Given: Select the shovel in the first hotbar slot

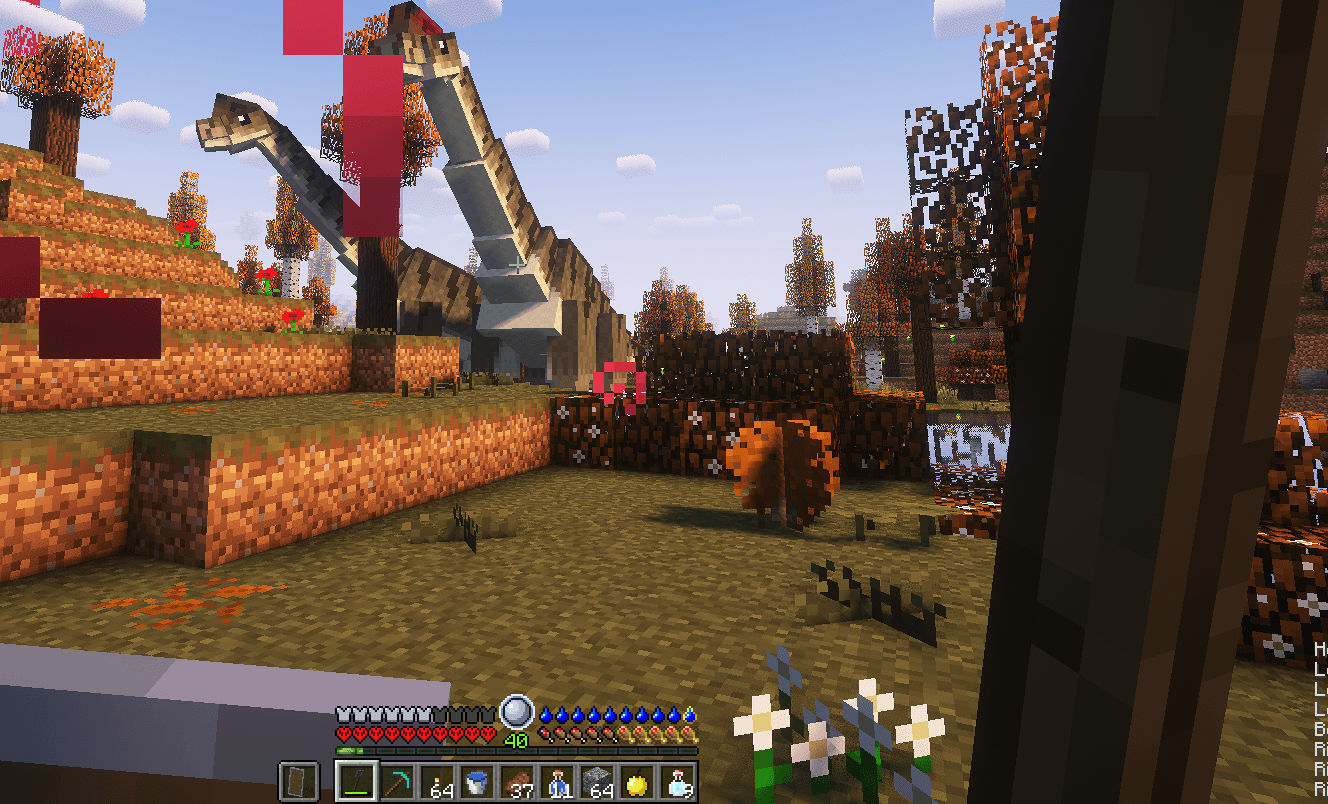Looking at the screenshot, I should [x=357, y=780].
